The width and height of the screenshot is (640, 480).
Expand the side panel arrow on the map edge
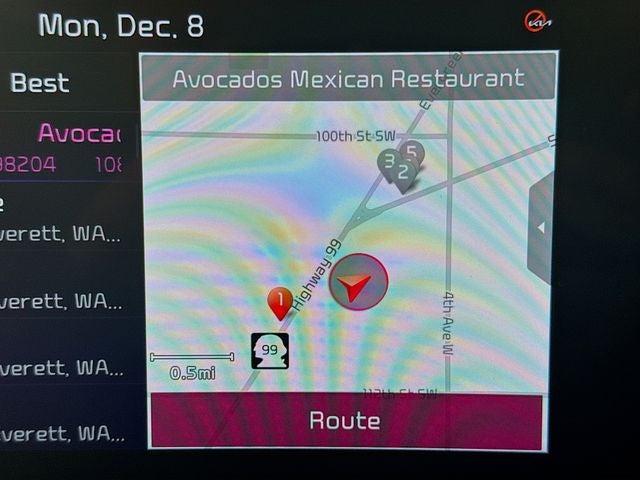coord(541,228)
